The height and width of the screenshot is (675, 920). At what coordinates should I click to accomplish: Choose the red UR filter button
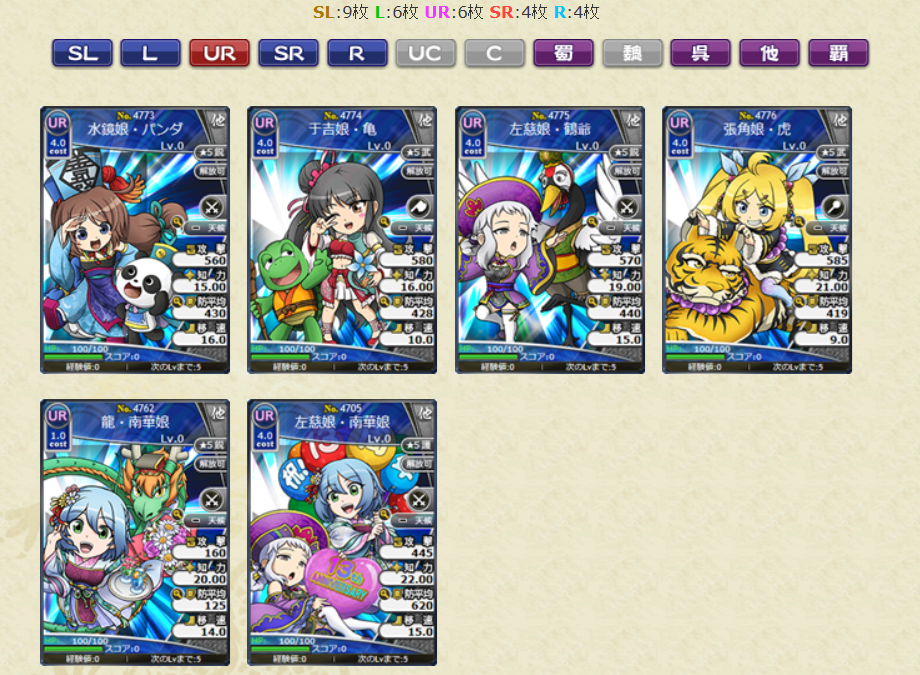tap(219, 54)
